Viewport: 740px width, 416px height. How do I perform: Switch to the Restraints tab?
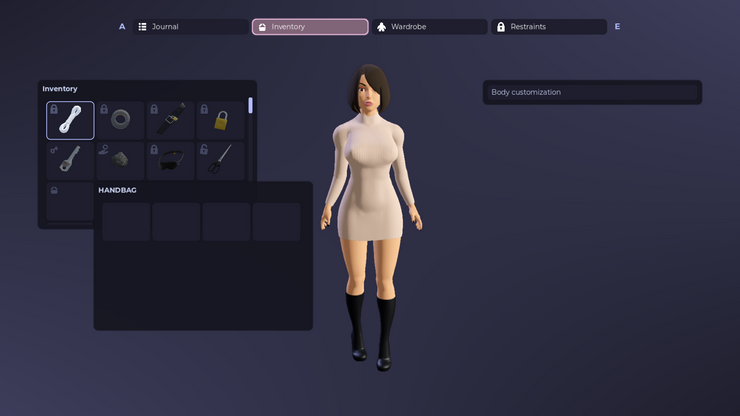[549, 27]
